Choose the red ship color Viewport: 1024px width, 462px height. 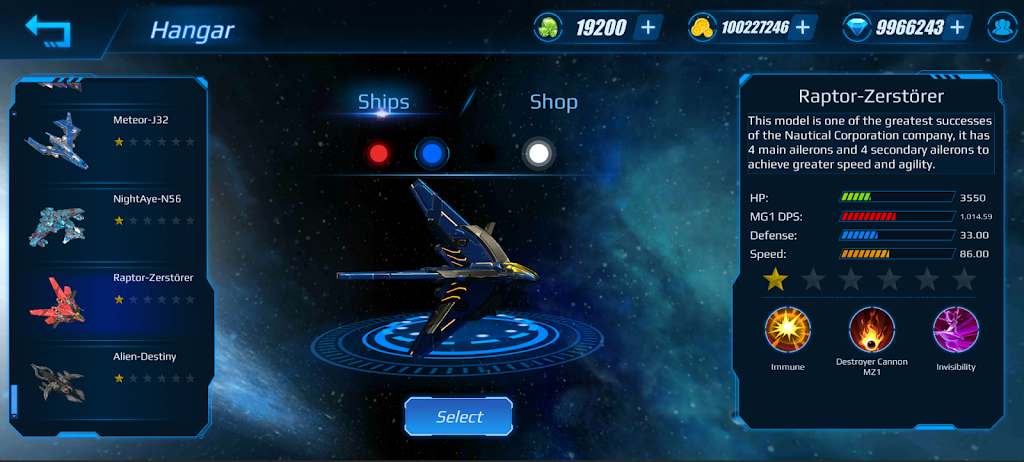point(378,153)
